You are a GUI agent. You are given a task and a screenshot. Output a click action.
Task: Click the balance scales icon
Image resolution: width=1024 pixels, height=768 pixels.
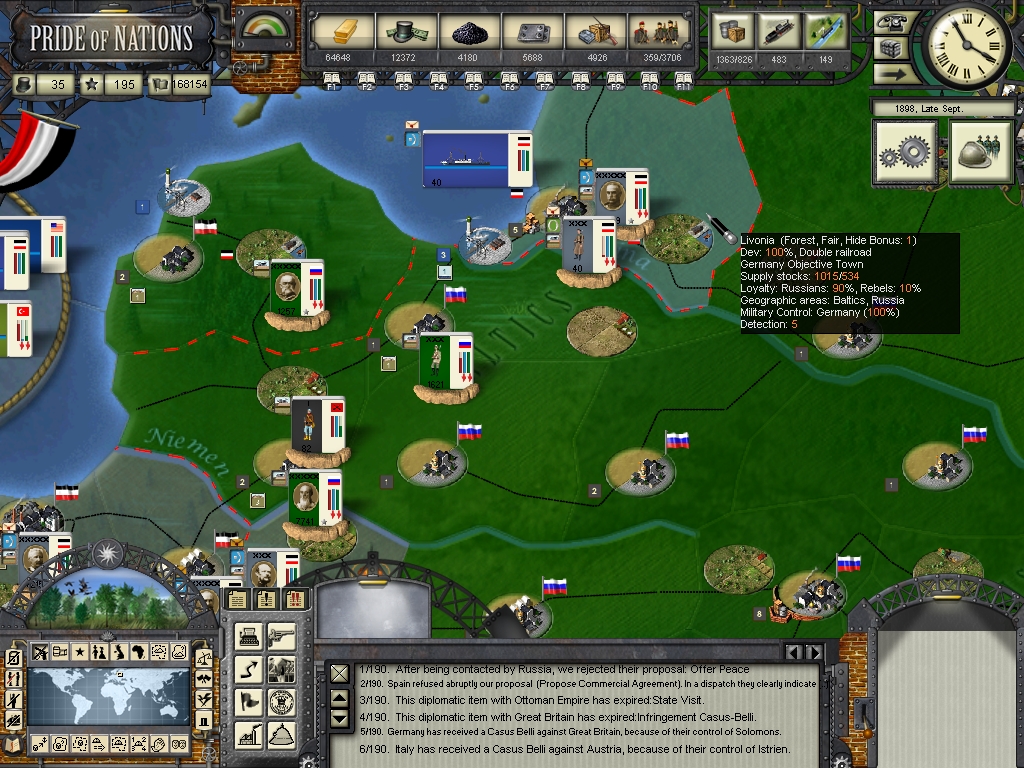204,658
